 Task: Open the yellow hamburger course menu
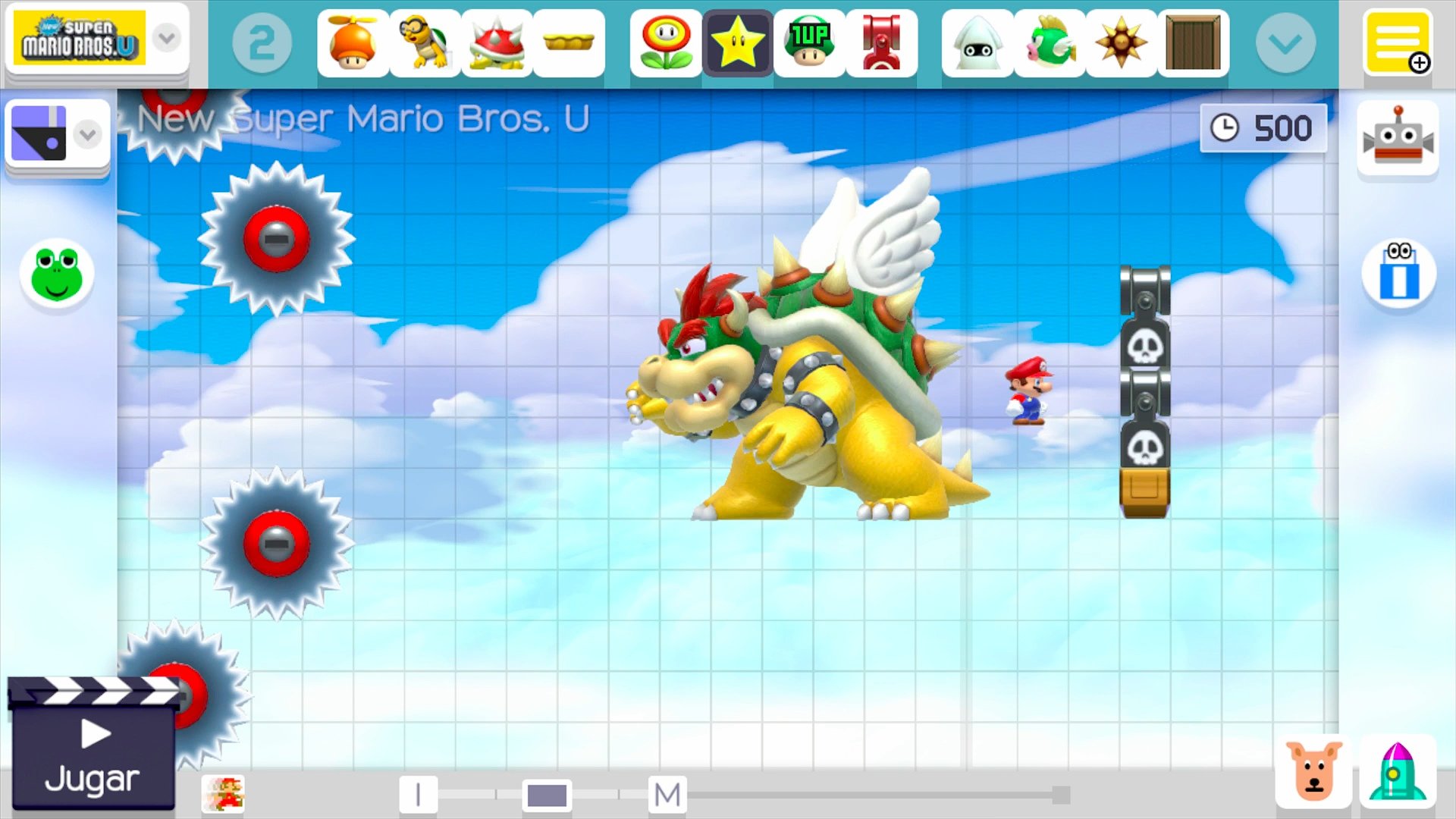pos(1399,42)
